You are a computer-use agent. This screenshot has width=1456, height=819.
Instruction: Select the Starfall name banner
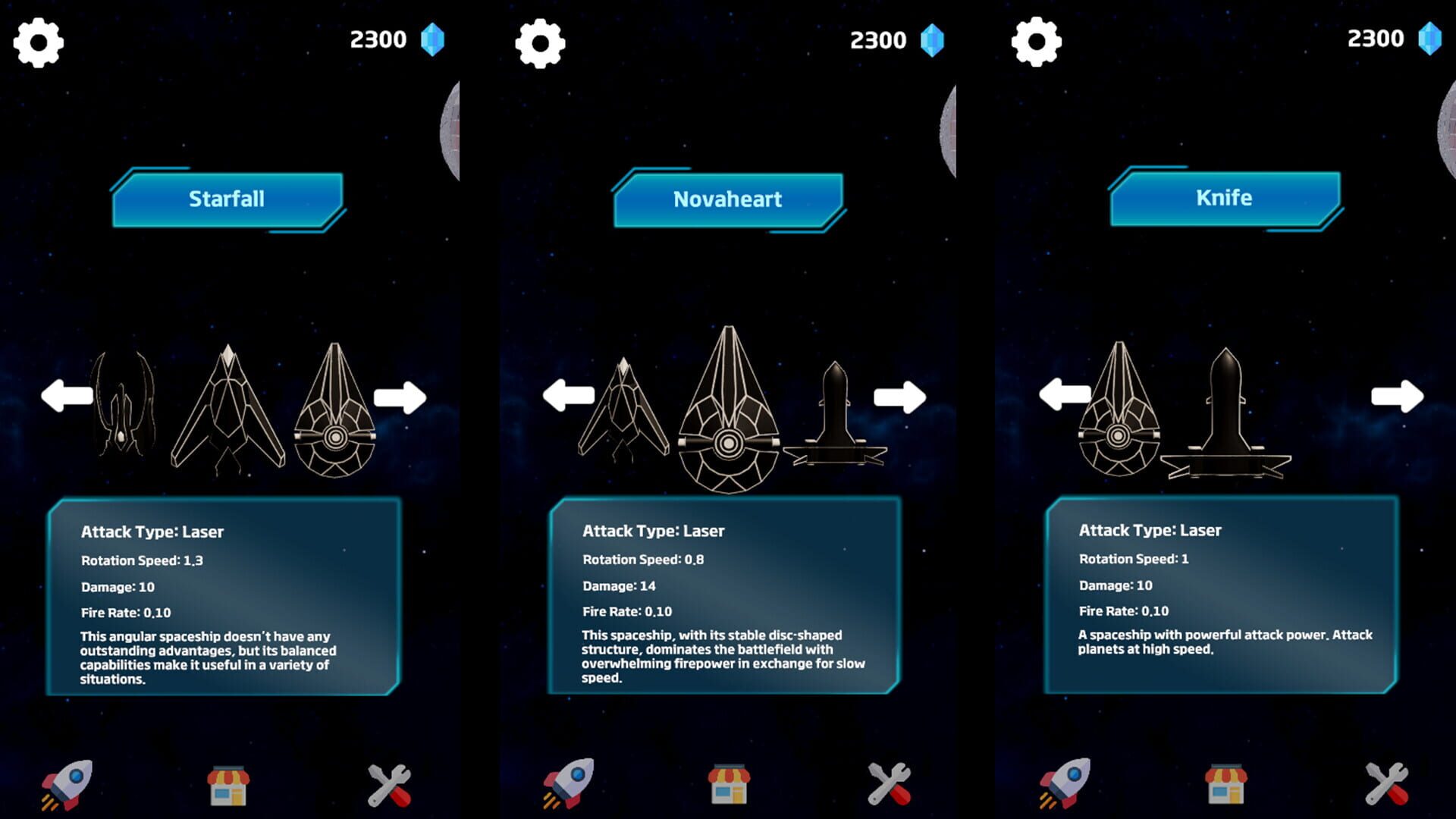(x=227, y=199)
